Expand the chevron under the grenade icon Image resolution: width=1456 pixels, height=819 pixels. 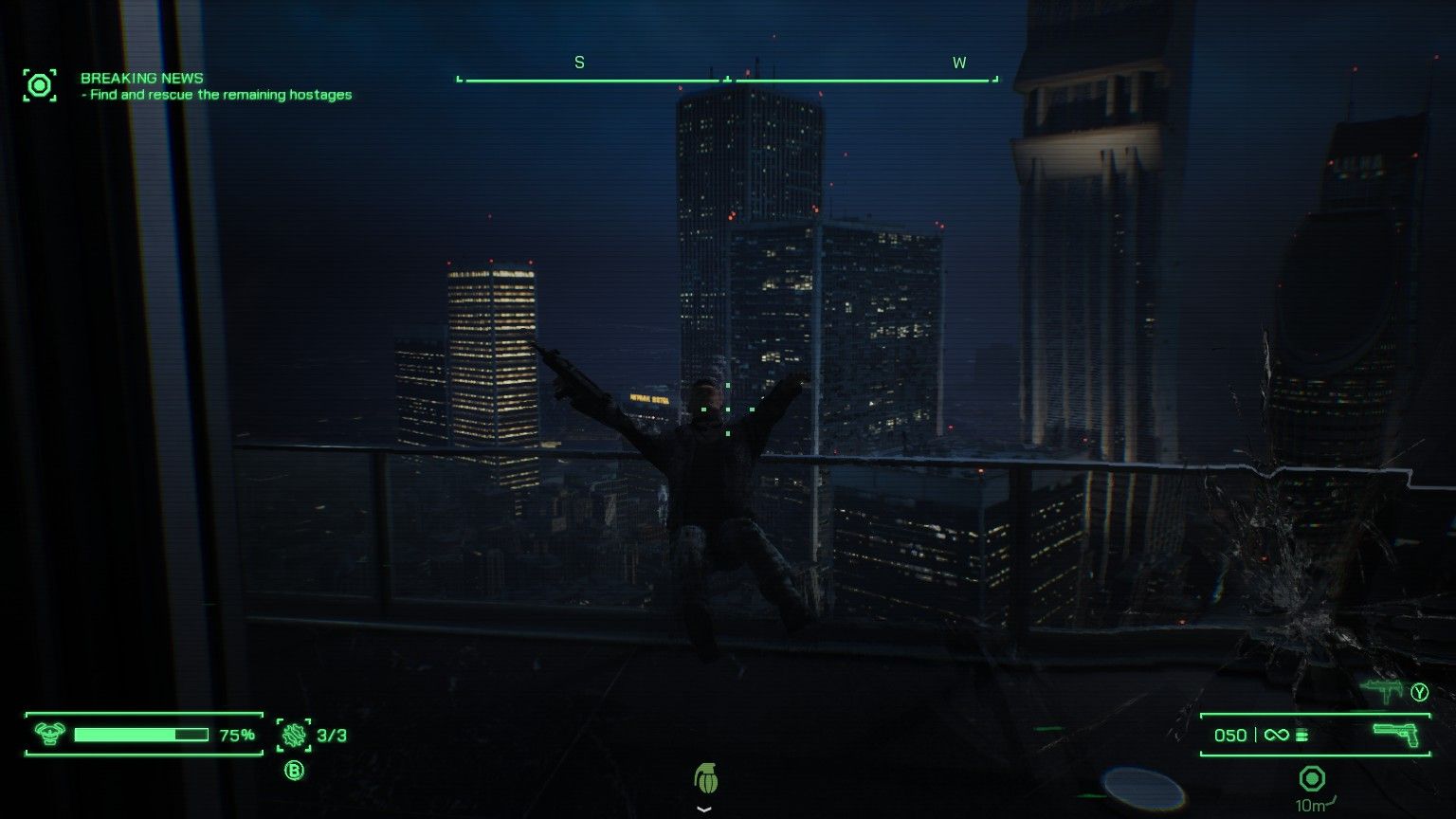tap(703, 809)
